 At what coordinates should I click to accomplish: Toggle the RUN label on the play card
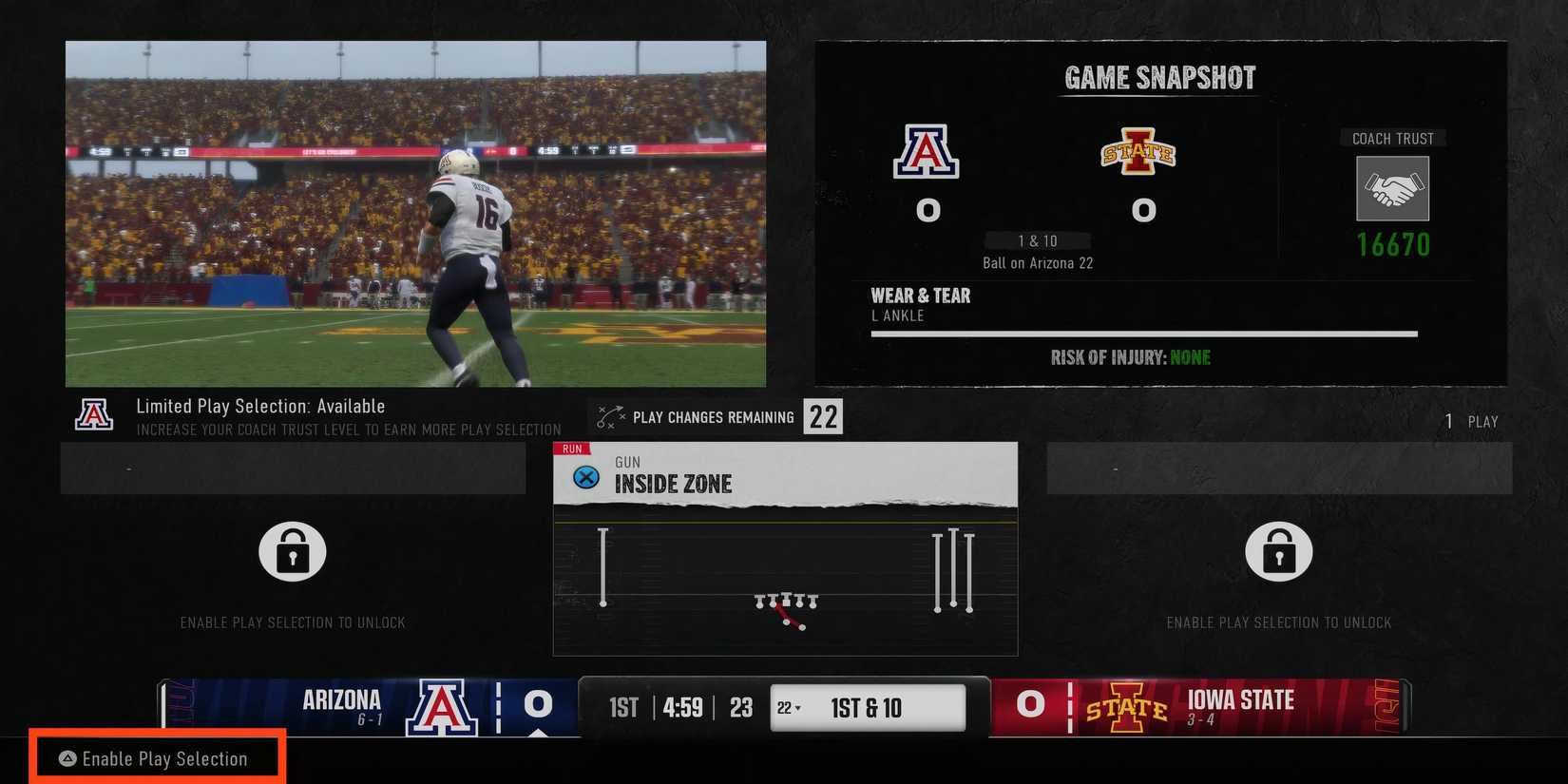coord(569,448)
